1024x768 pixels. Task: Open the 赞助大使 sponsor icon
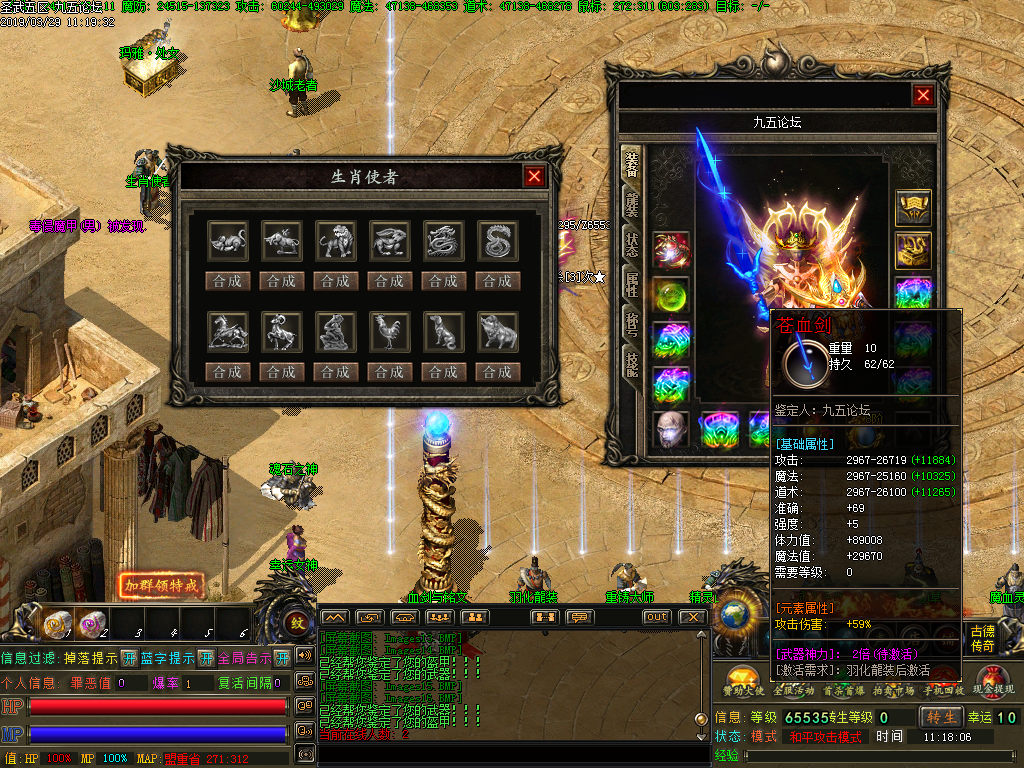[742, 678]
